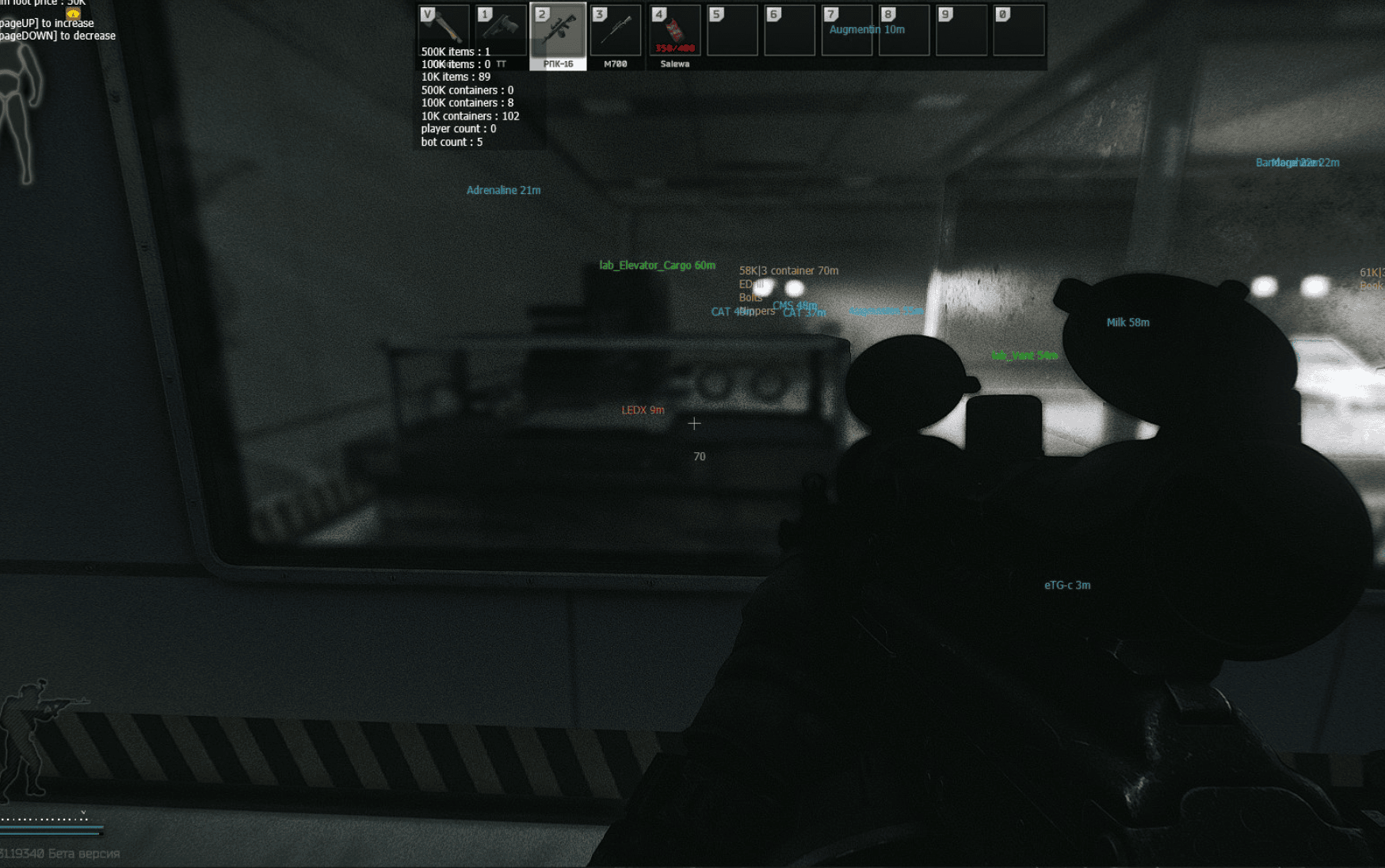This screenshot has height=868, width=1385.
Task: Use the Salewa first aid kit slot
Action: pyautogui.click(x=674, y=32)
